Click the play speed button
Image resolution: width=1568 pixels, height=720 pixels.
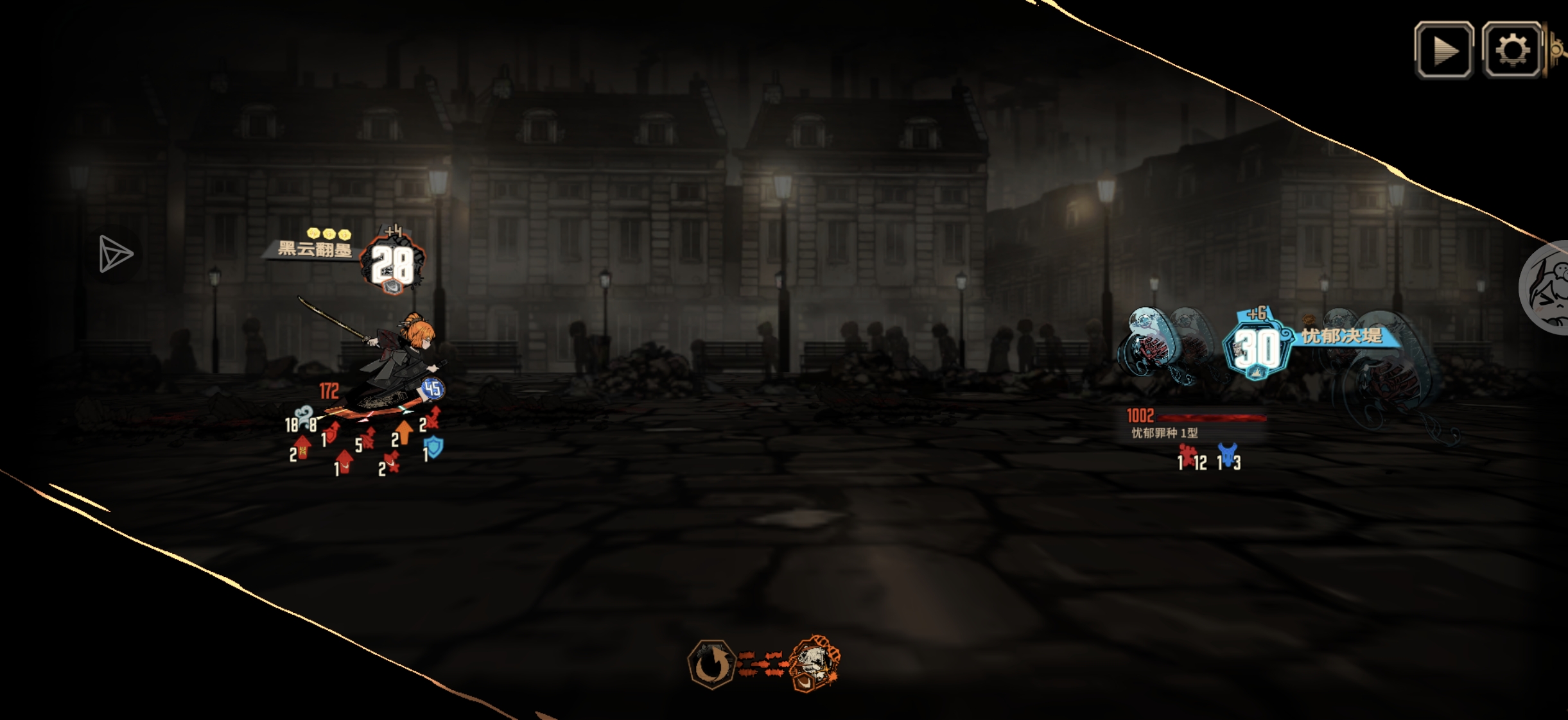1443,50
